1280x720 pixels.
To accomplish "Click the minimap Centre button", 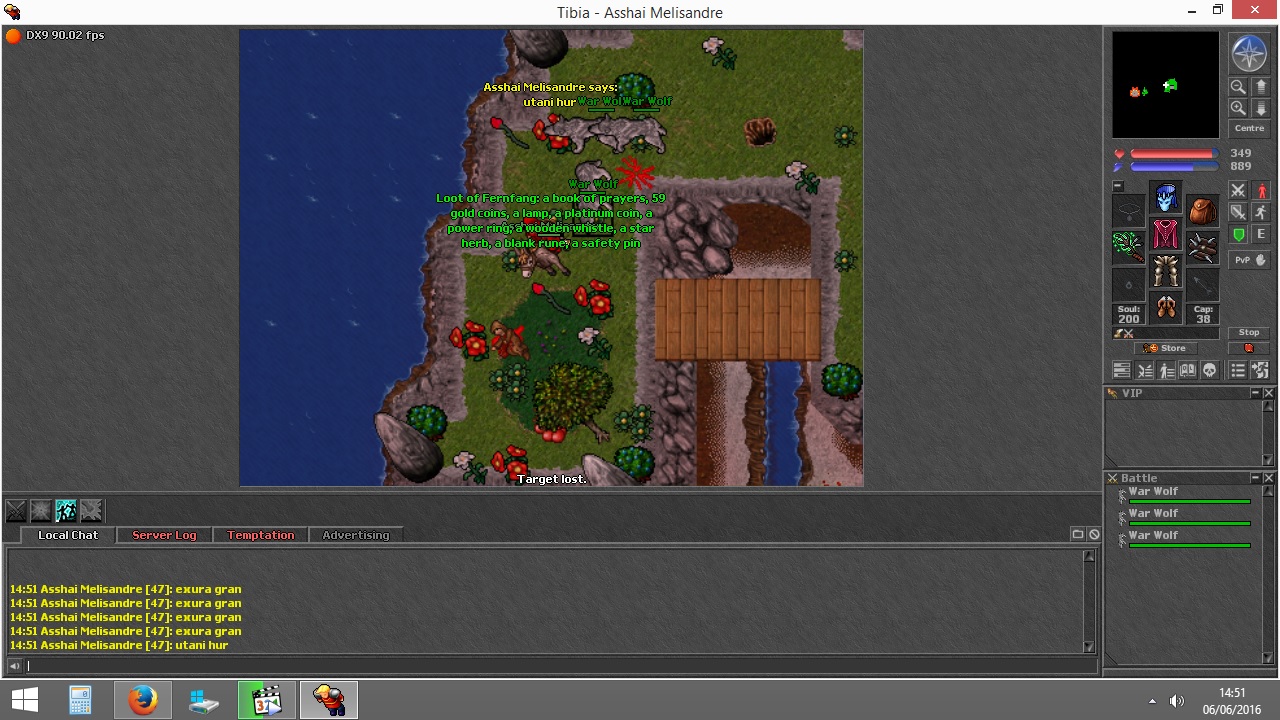I will [1249, 128].
